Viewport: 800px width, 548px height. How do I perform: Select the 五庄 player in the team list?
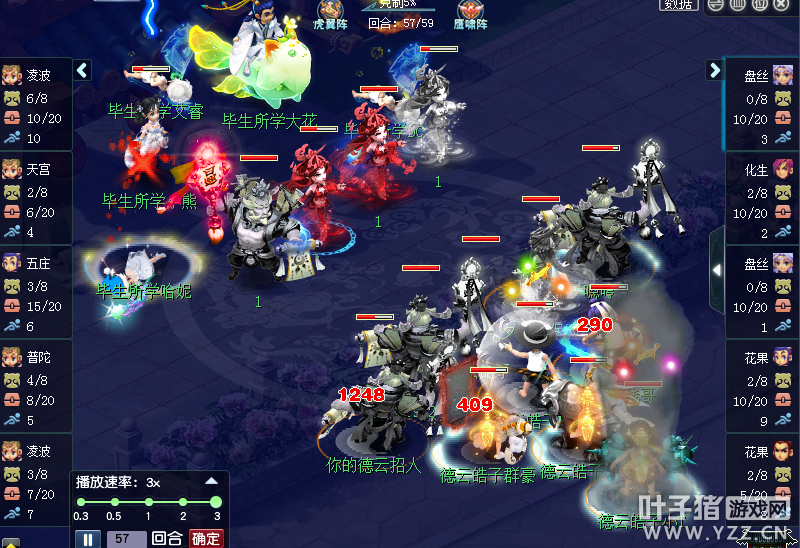[37, 264]
